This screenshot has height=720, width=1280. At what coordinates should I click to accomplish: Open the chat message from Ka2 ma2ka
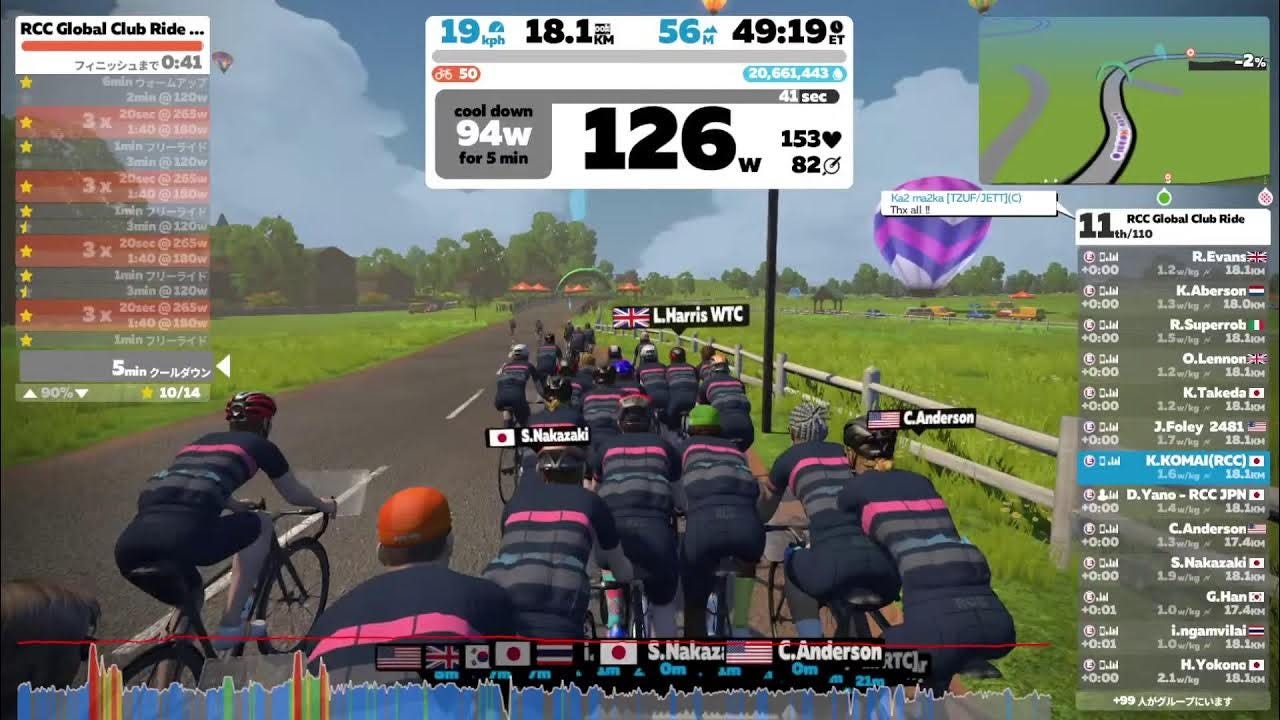pos(968,204)
